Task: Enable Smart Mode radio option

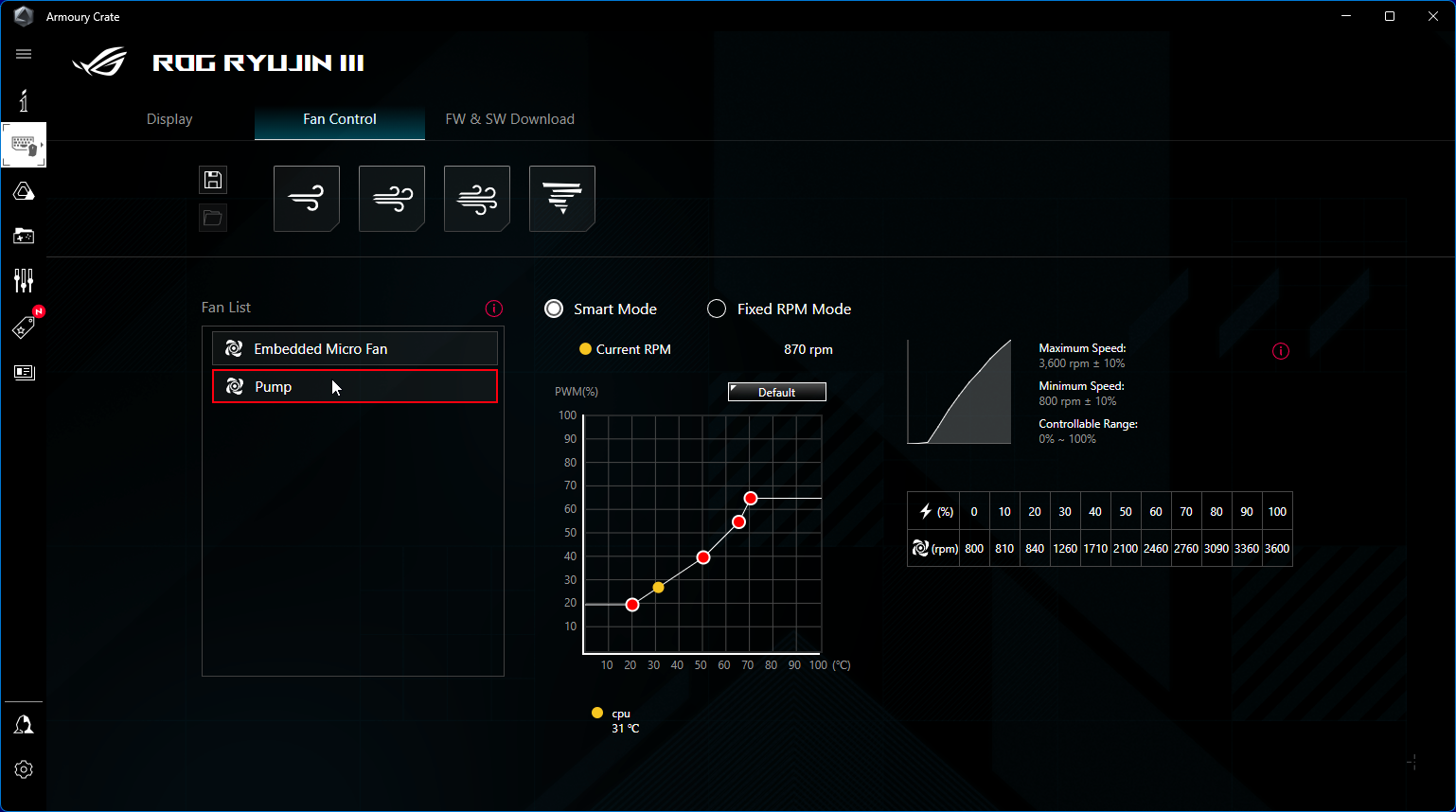Action: pyautogui.click(x=554, y=309)
